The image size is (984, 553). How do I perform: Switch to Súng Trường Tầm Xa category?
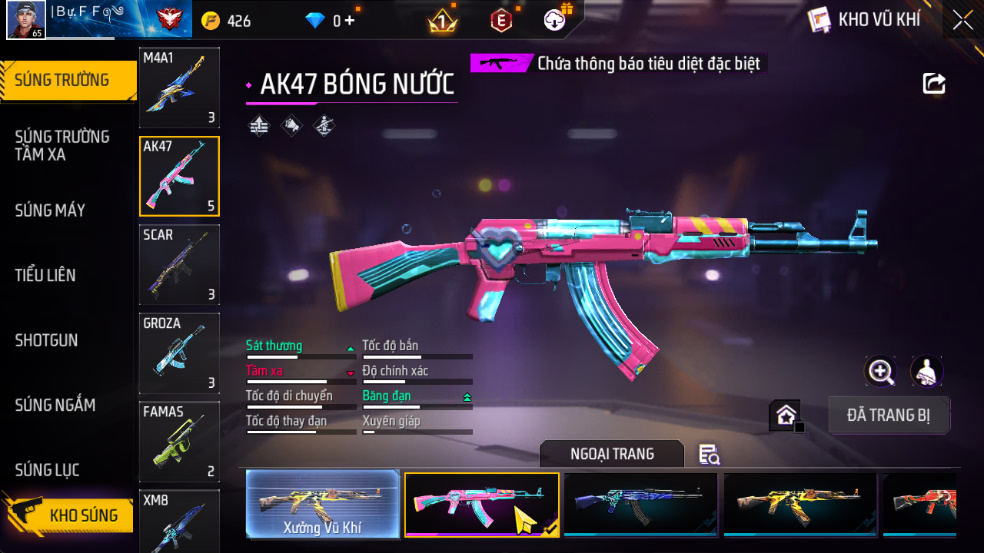click(x=62, y=145)
